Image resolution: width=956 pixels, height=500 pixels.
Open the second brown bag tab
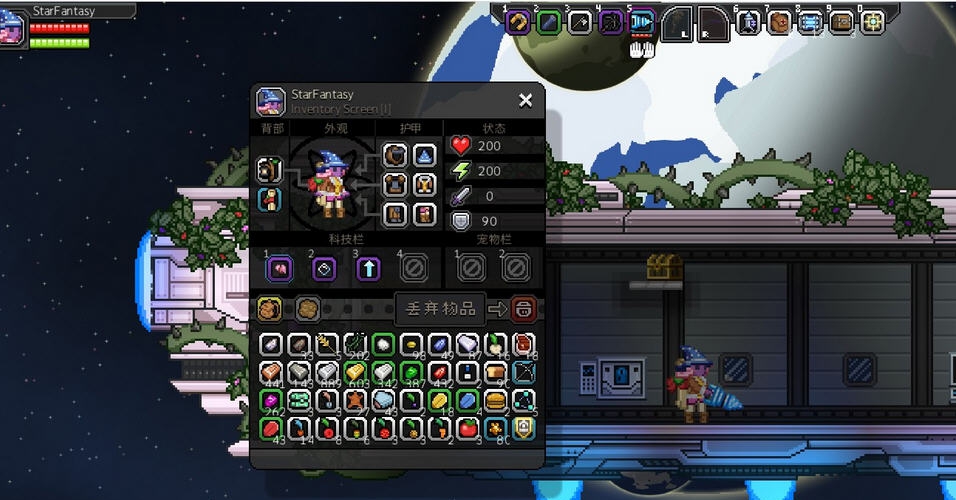(307, 309)
